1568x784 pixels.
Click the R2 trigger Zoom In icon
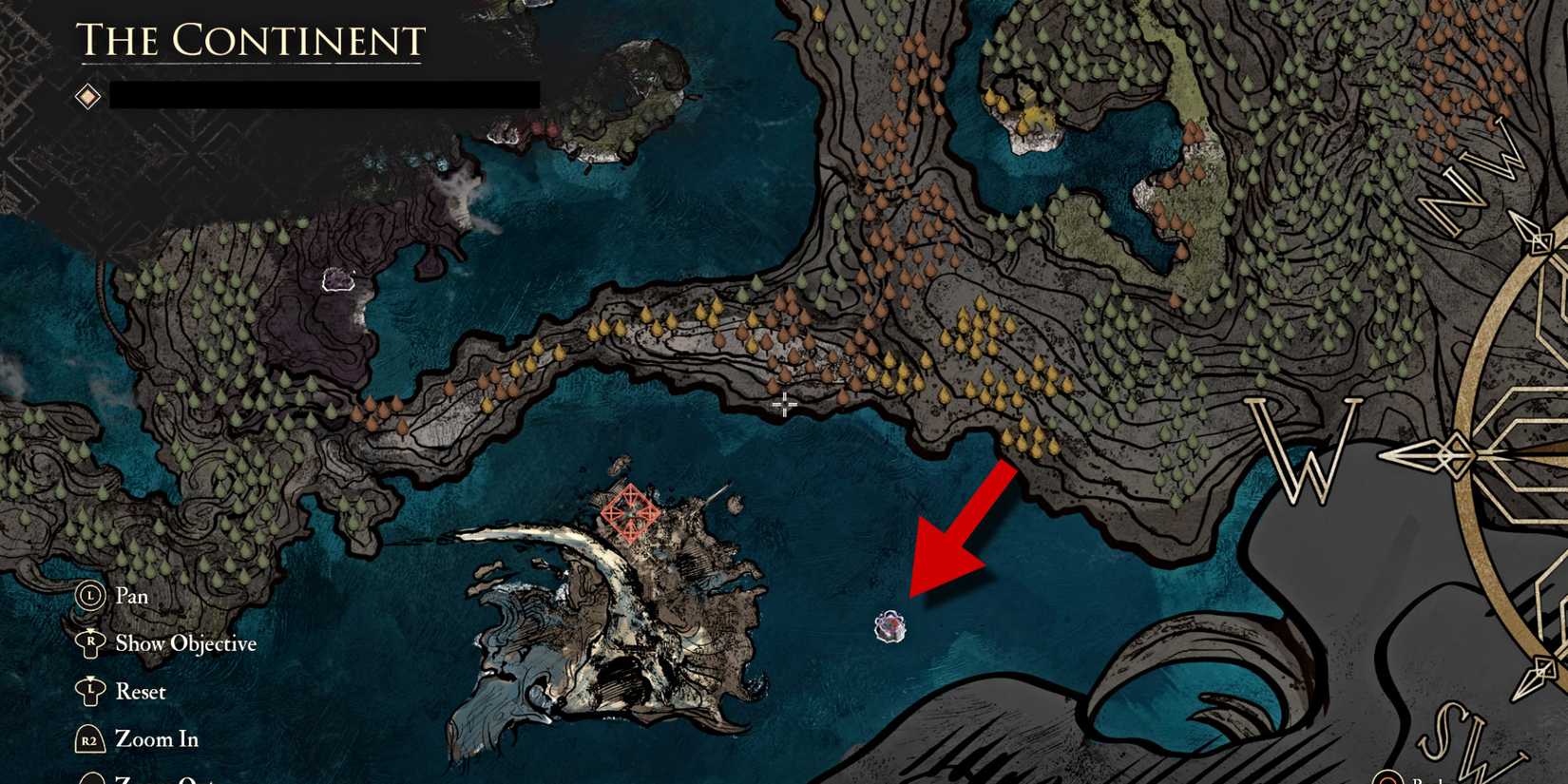point(90,739)
